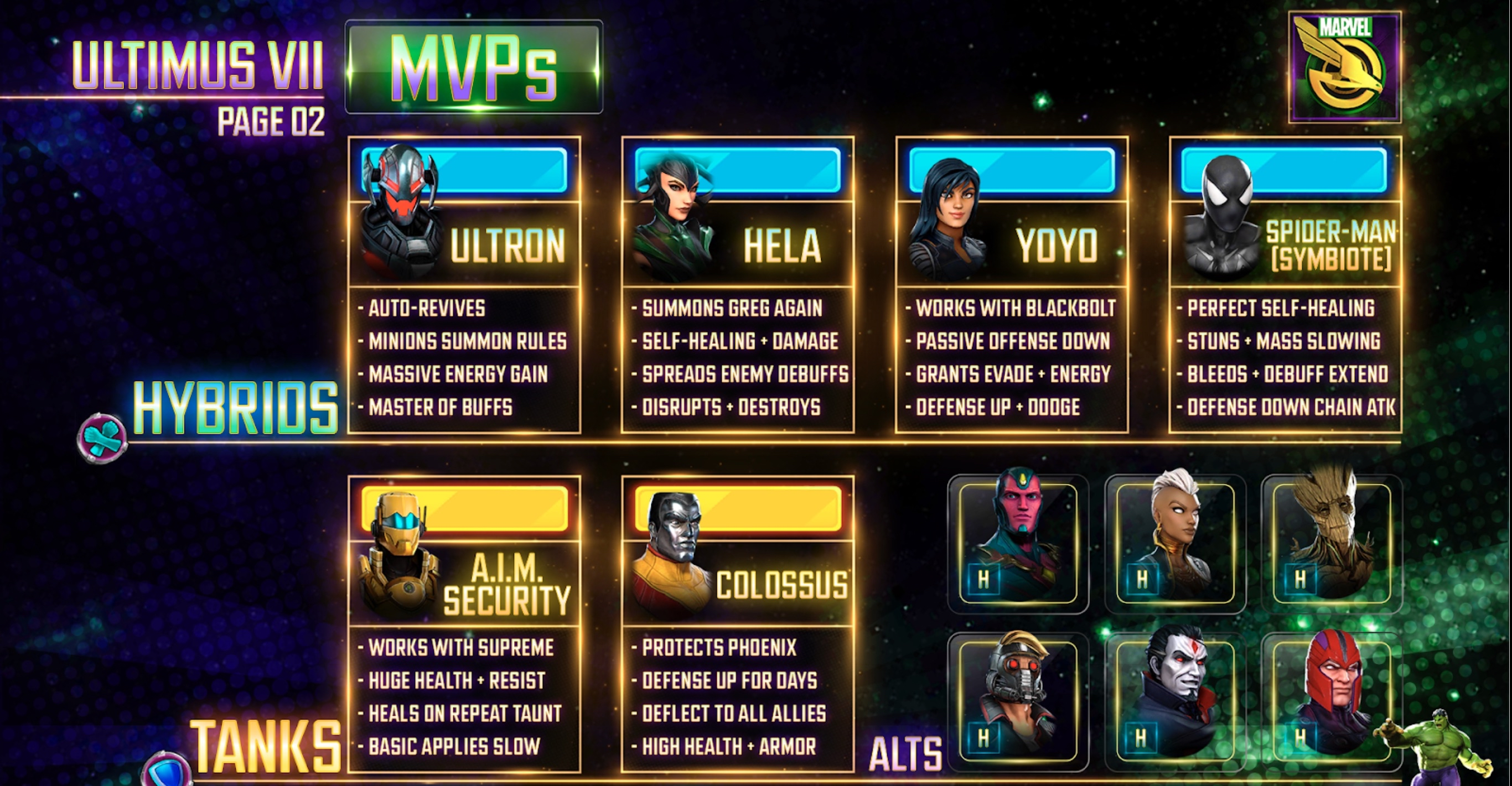Select the Colossus tank card
This screenshot has height=786, width=1512.
coord(738,623)
